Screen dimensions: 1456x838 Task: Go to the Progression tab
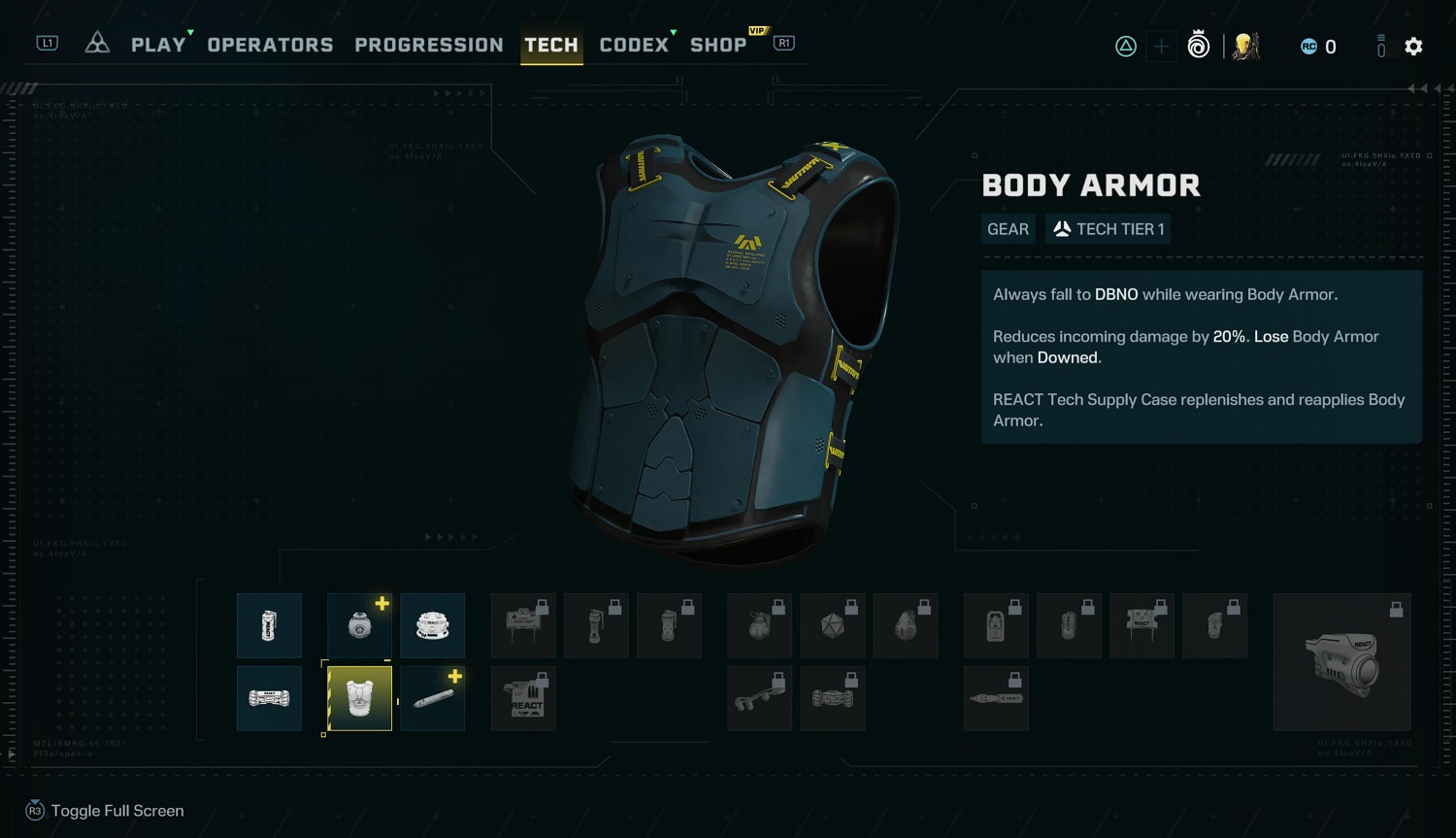pos(429,45)
